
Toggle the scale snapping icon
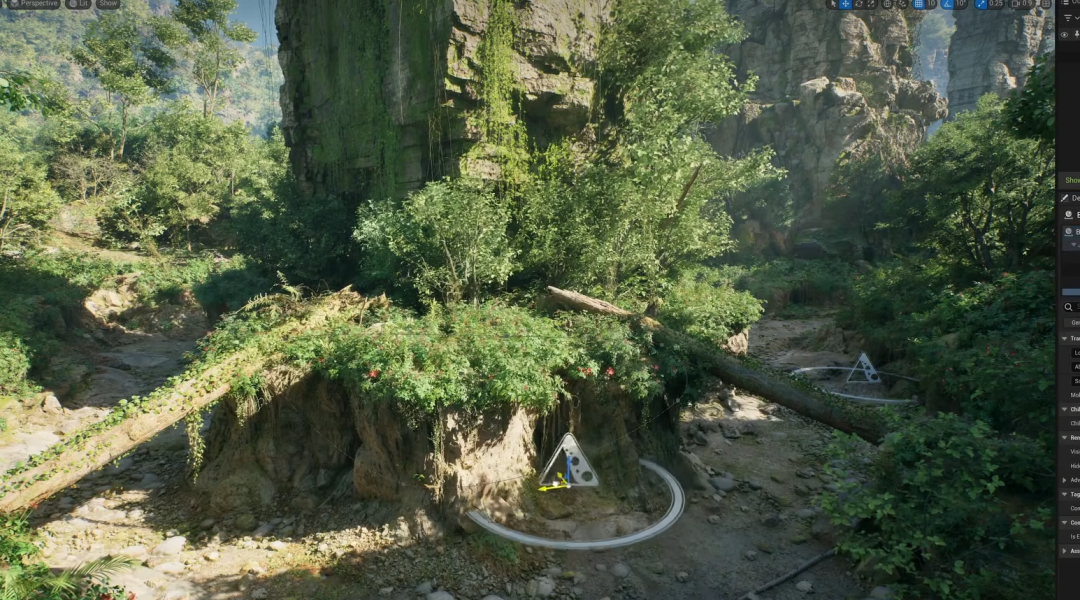pyautogui.click(x=980, y=4)
